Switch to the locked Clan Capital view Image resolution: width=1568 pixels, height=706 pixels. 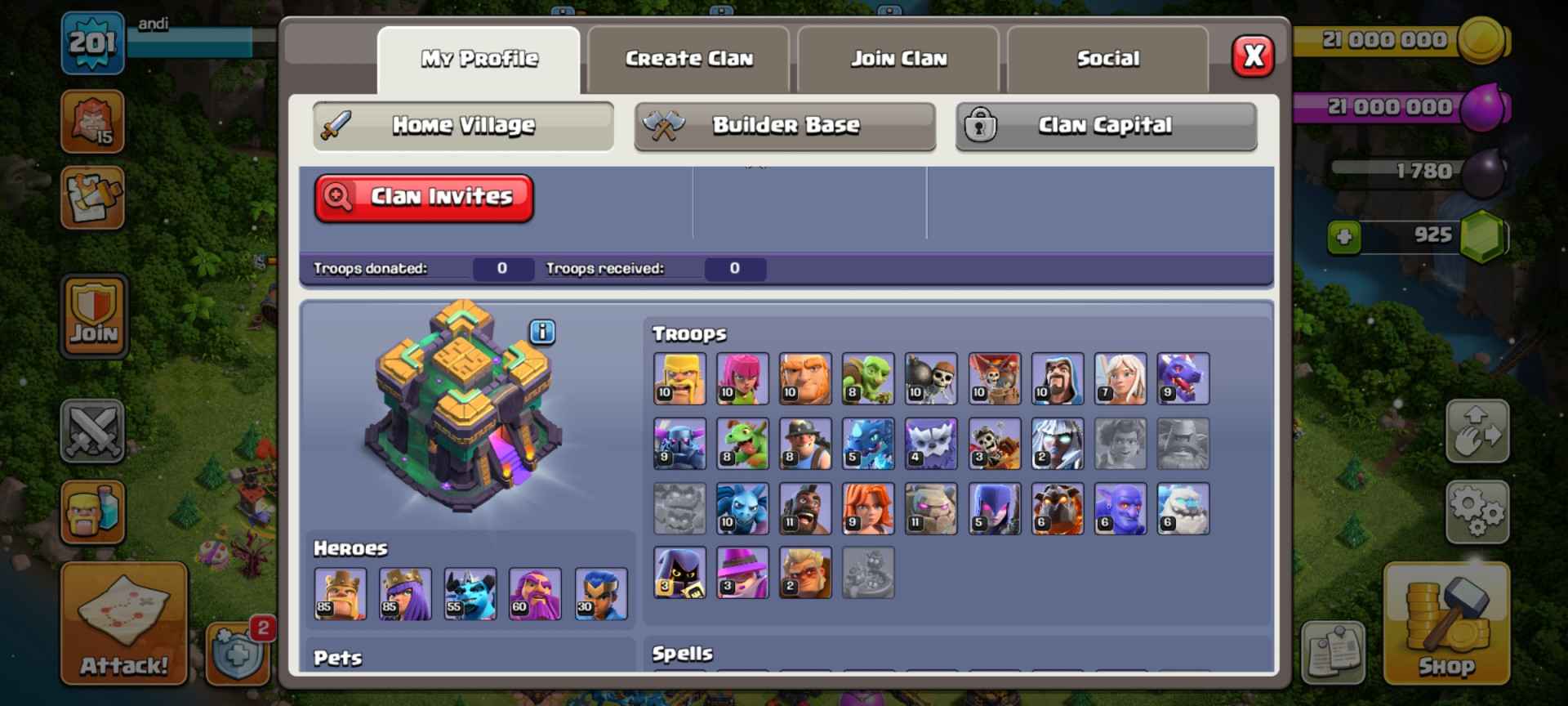click(x=1105, y=126)
